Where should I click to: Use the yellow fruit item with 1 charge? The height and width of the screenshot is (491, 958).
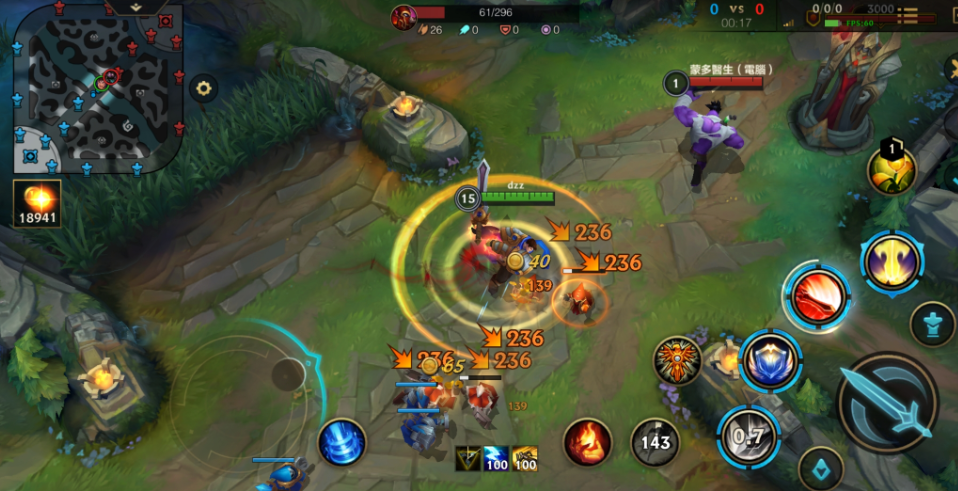[891, 170]
